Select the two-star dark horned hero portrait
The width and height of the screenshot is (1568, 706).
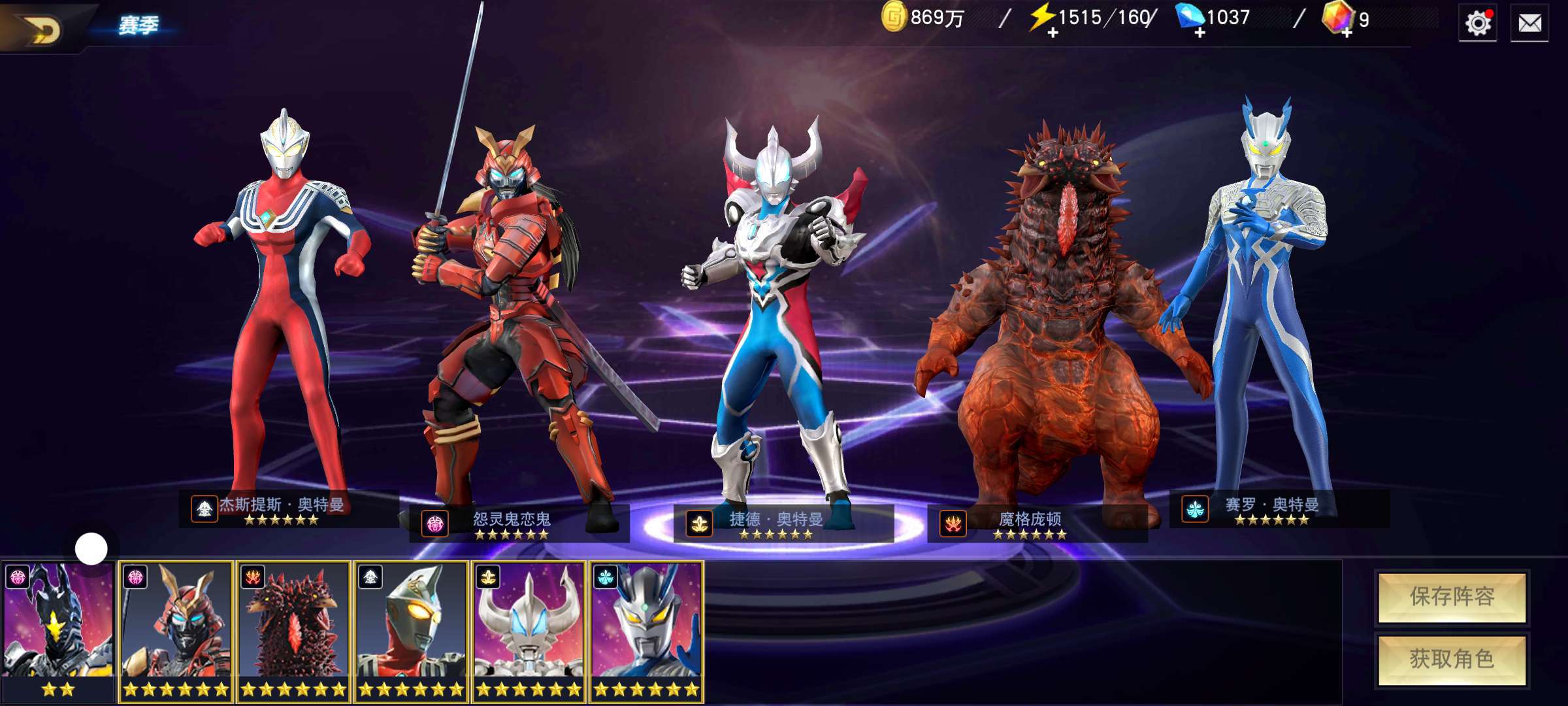pyautogui.click(x=57, y=630)
